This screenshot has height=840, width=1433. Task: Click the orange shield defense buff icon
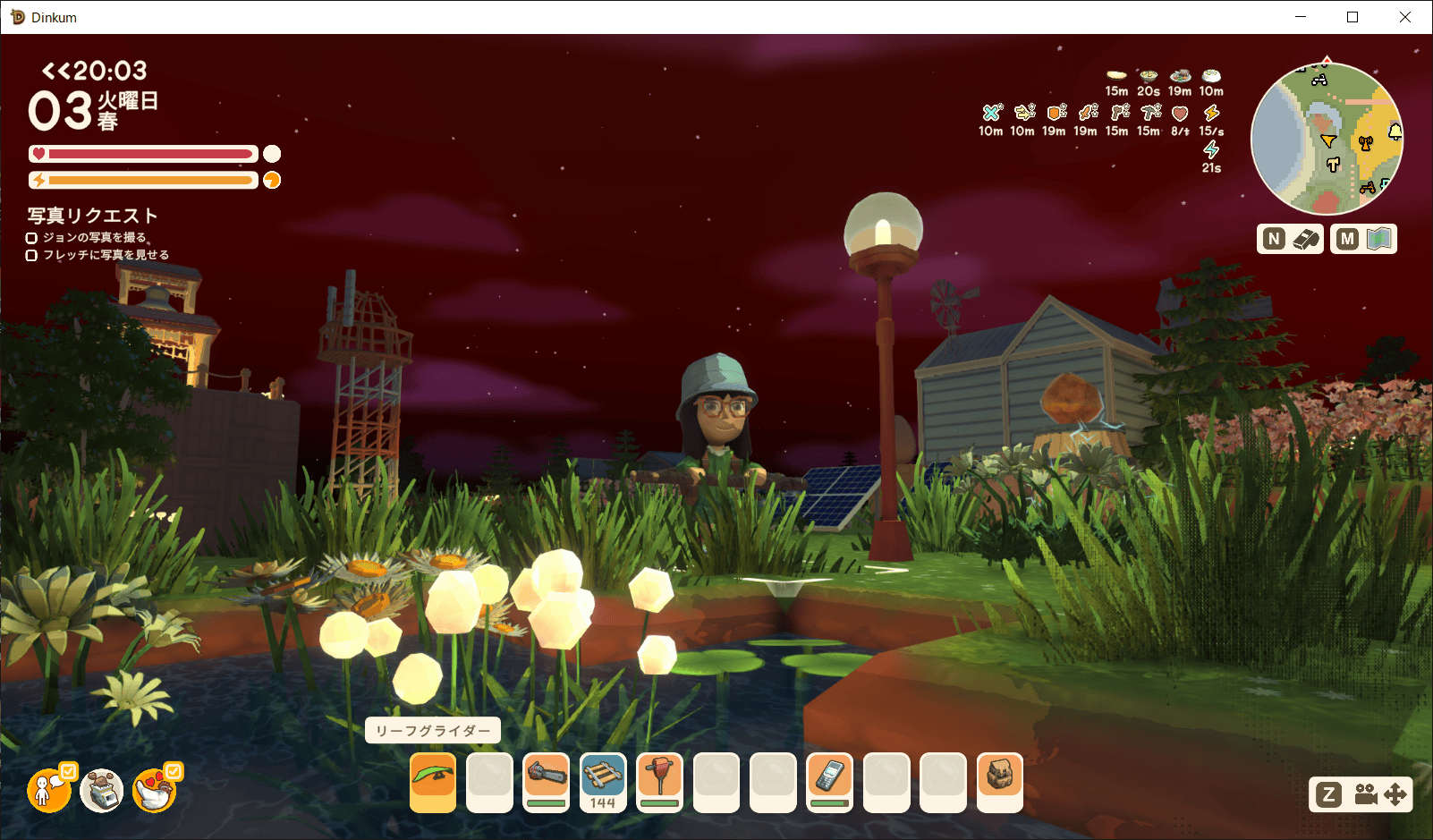coord(1056,113)
